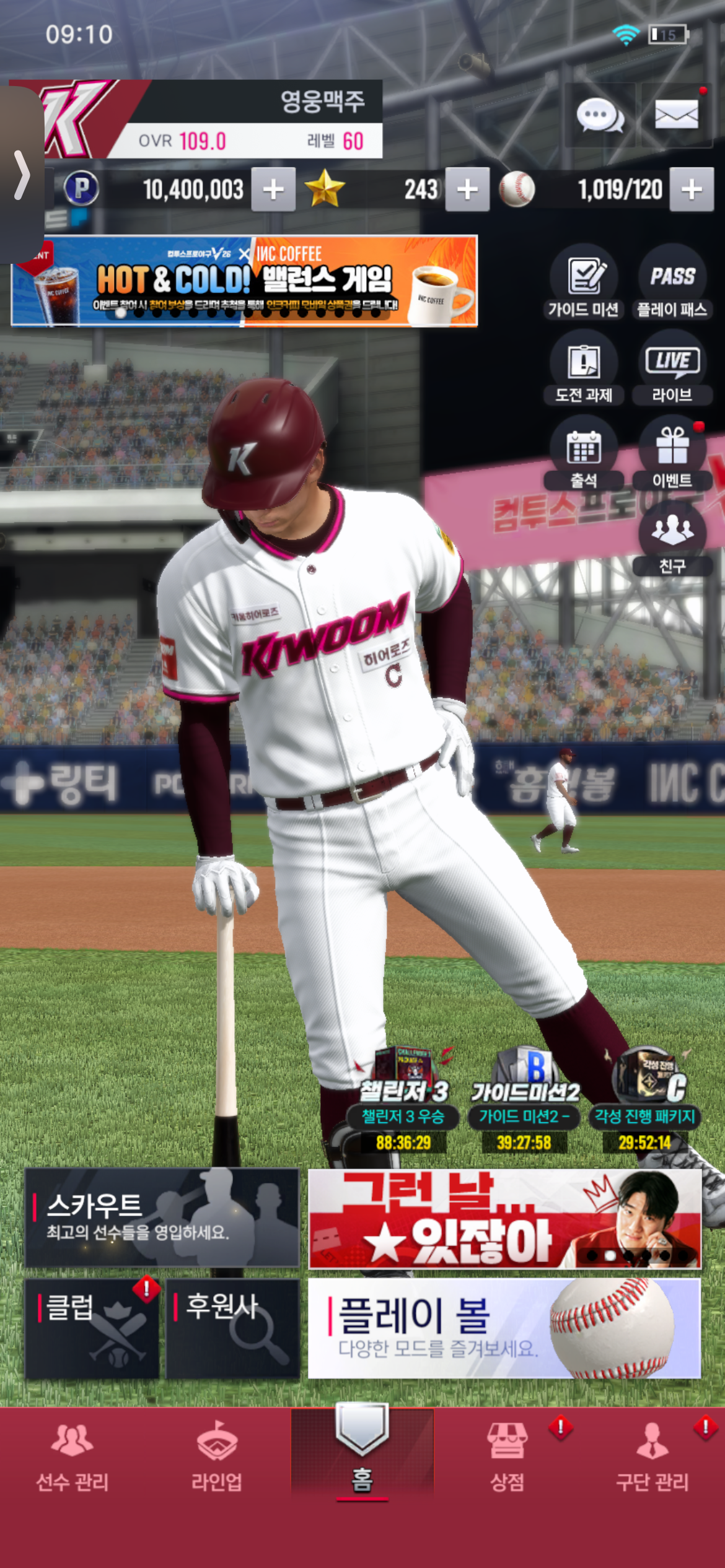Open 가이드 미션 guide missions
The image size is (725, 1568).
(x=584, y=282)
